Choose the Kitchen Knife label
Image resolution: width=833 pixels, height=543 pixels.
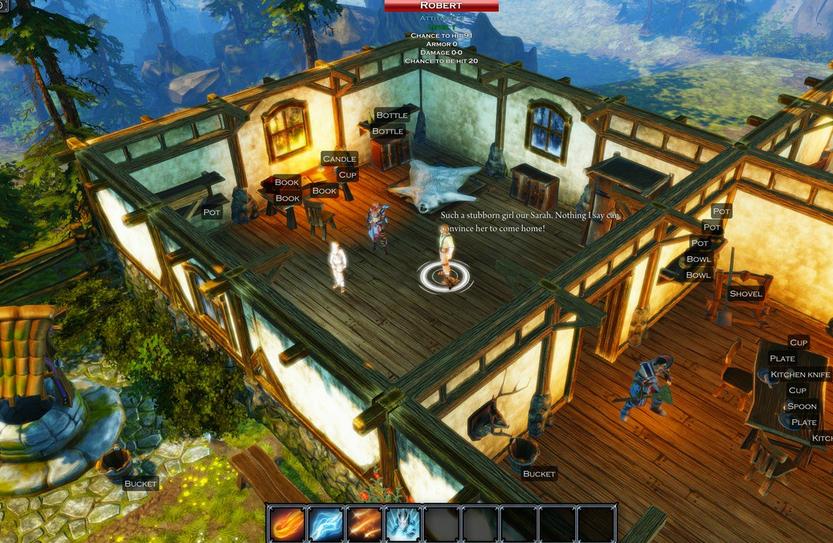click(x=800, y=375)
